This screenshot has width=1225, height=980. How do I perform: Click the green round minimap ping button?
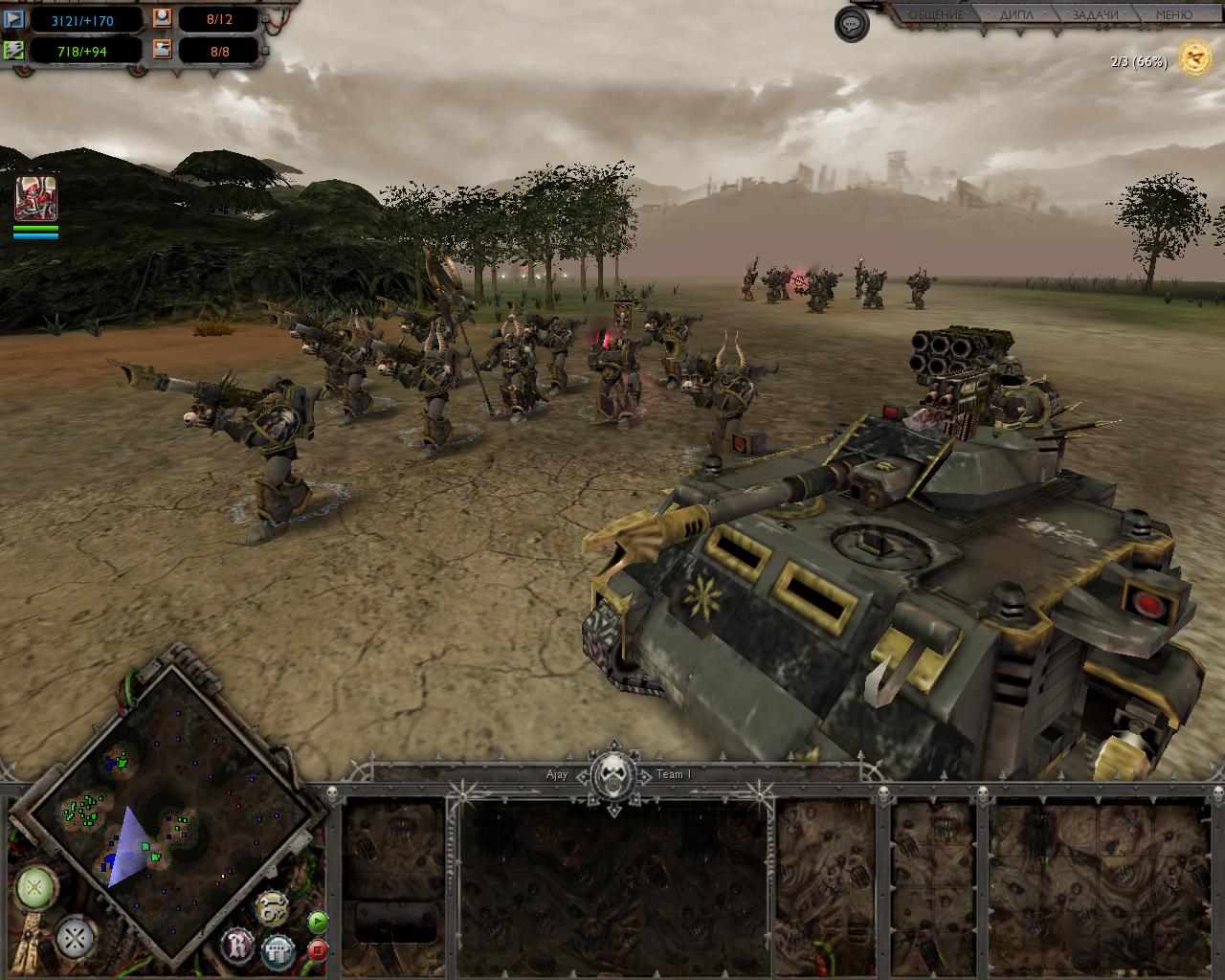(34, 889)
